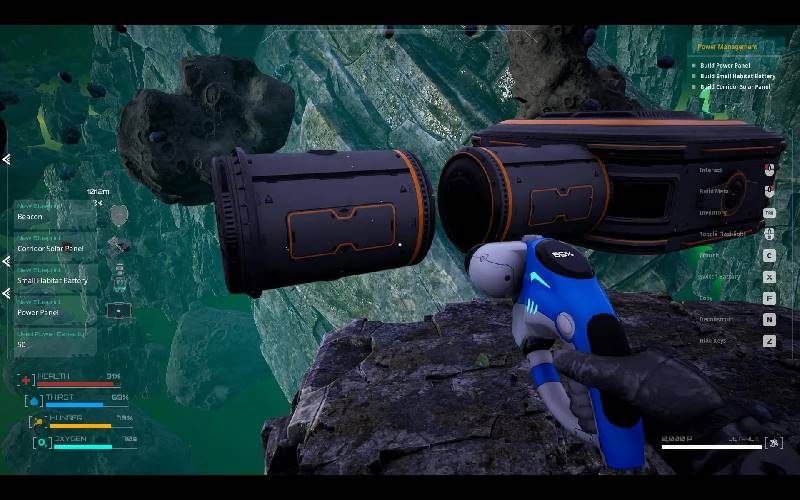Viewport: 800px width, 500px height.
Task: Open the Power Management objective header
Action: (728, 47)
